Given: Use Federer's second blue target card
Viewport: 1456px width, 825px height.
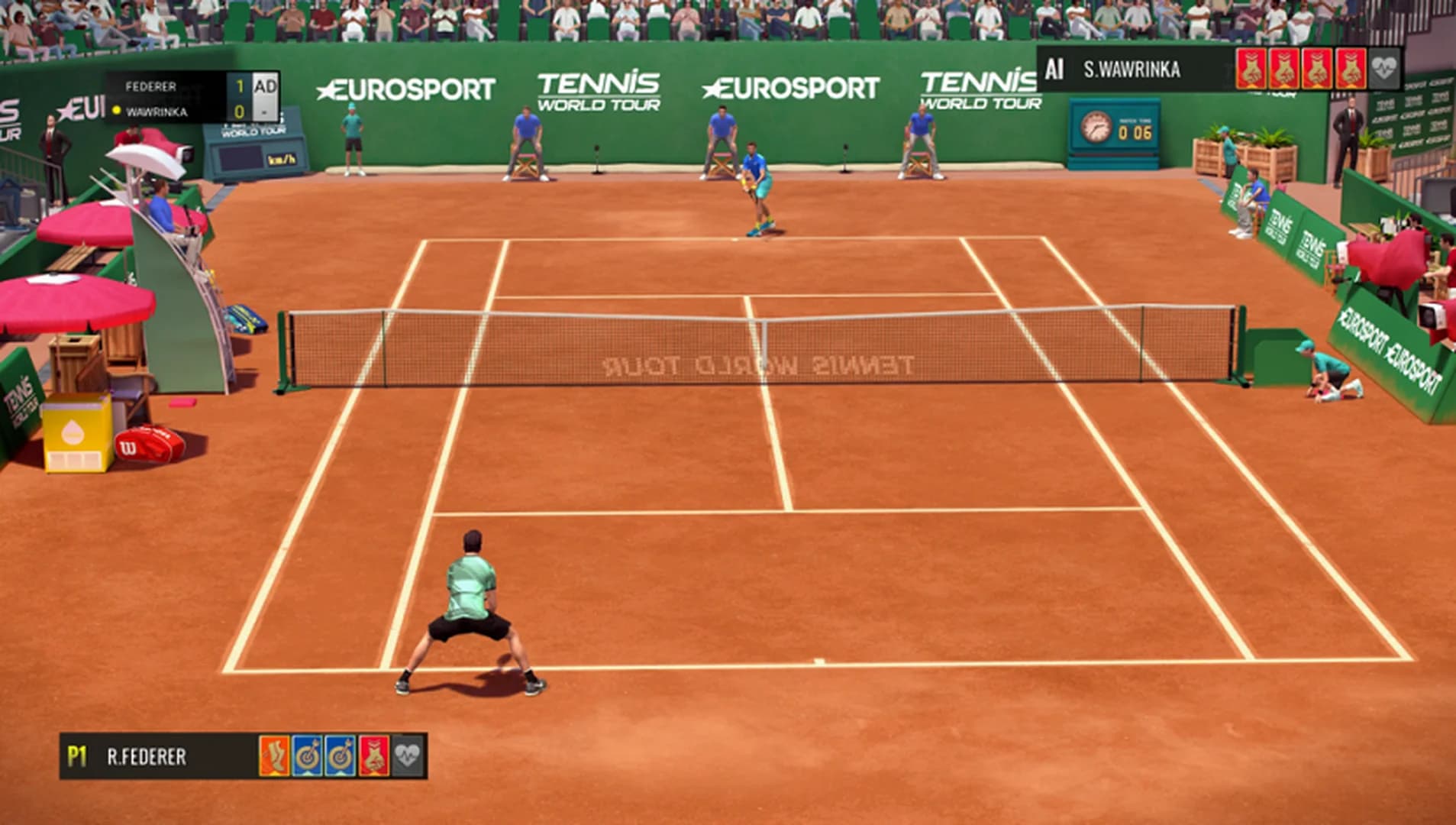Looking at the screenshot, I should [x=339, y=756].
